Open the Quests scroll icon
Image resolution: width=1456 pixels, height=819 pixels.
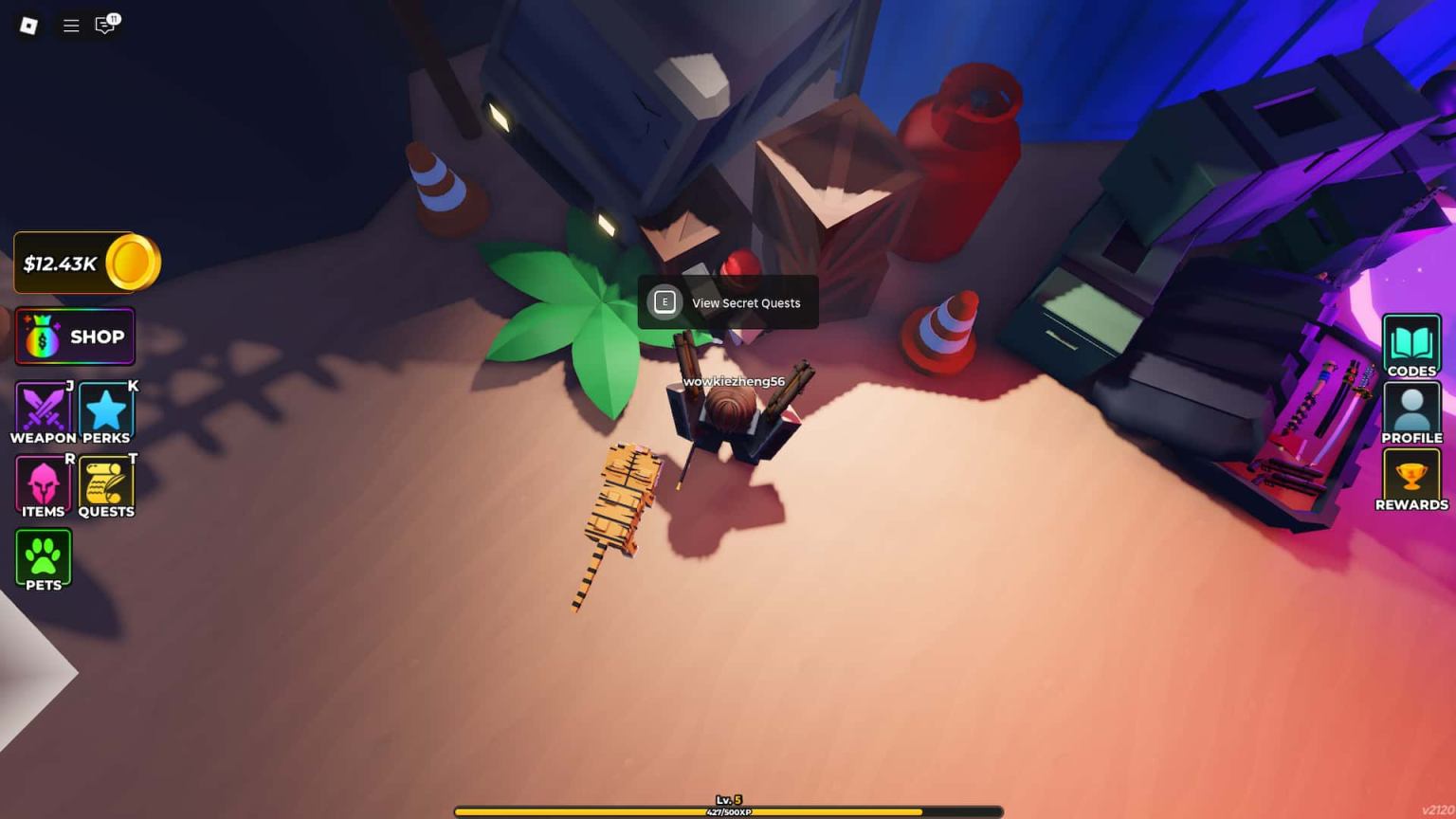[x=105, y=482]
